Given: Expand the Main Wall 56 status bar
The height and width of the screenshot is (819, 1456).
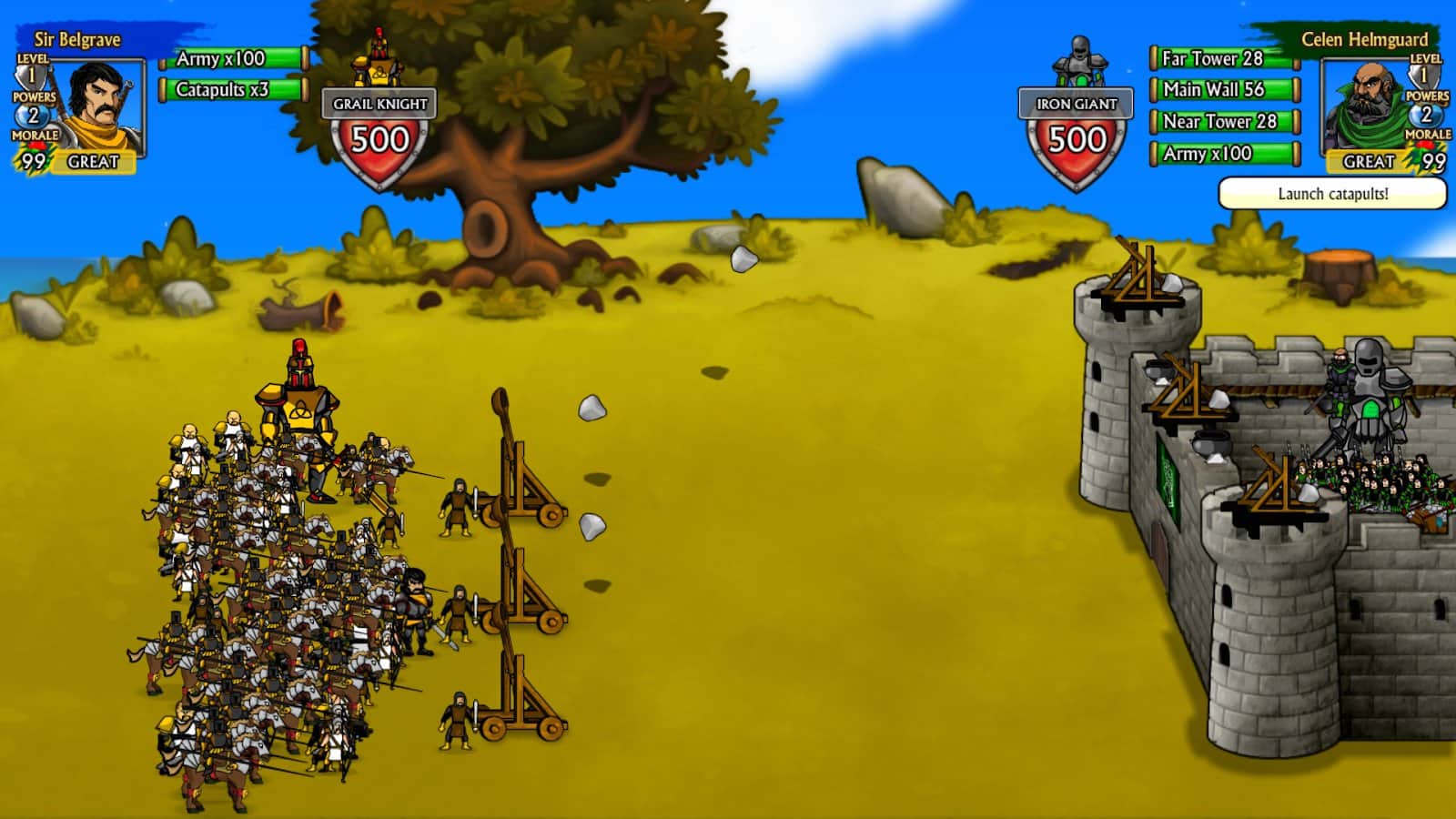Looking at the screenshot, I should click(x=1222, y=90).
